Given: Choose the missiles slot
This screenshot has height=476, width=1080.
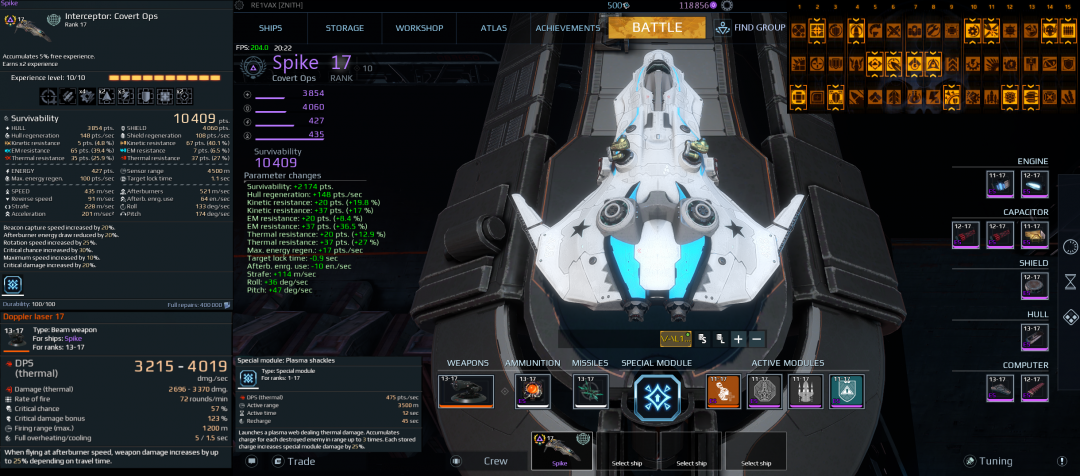Looking at the screenshot, I should pyautogui.click(x=590, y=392).
